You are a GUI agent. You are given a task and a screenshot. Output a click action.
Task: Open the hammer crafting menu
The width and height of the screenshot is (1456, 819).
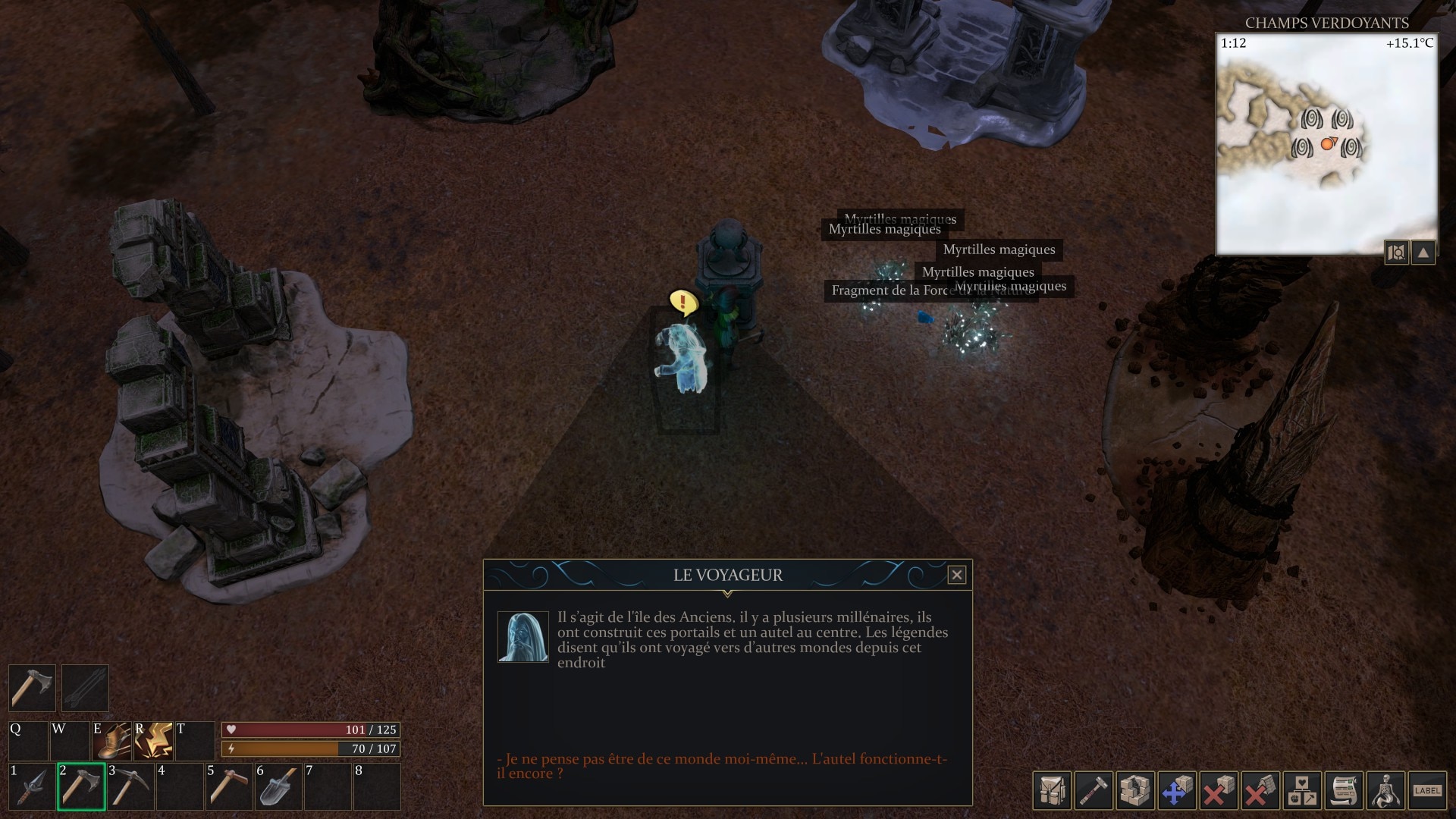[1094, 791]
